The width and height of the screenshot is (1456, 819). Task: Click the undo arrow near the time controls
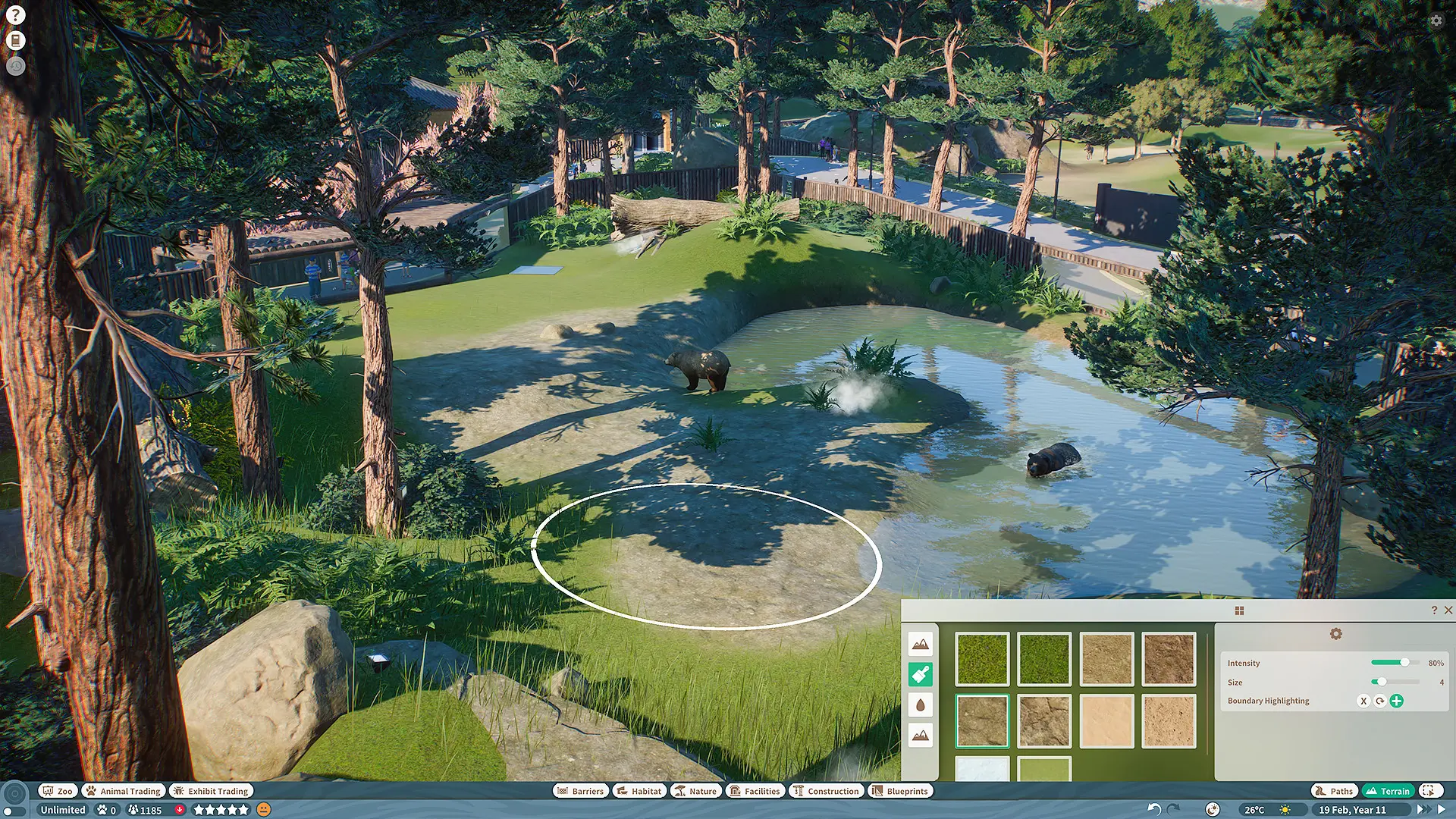pyautogui.click(x=1154, y=809)
